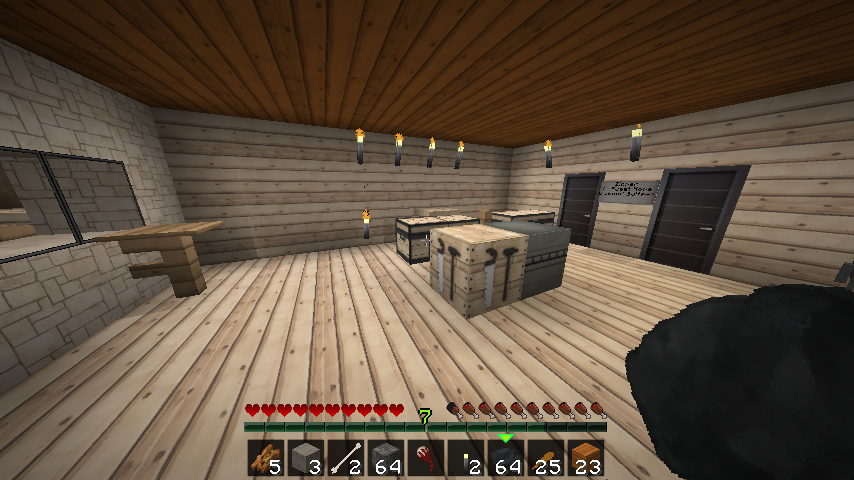Viewport: 854px width, 480px height.
Task: Select the dark gray stone brick stack
Action: [385, 458]
